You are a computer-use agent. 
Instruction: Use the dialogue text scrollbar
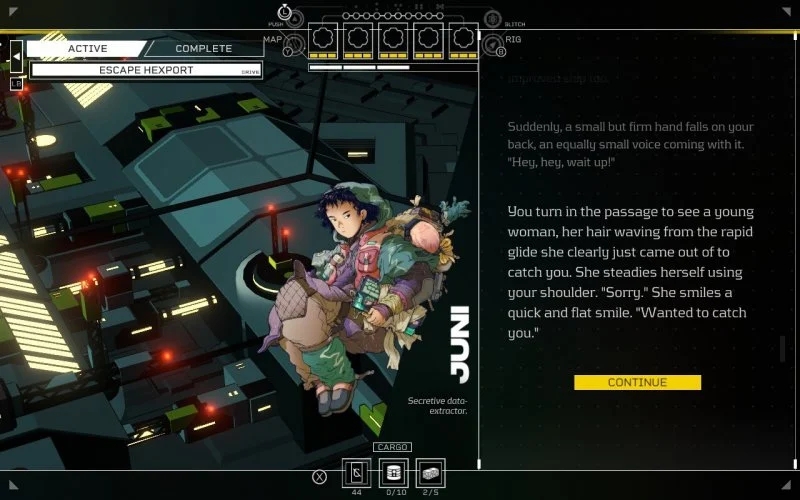[x=783, y=350]
